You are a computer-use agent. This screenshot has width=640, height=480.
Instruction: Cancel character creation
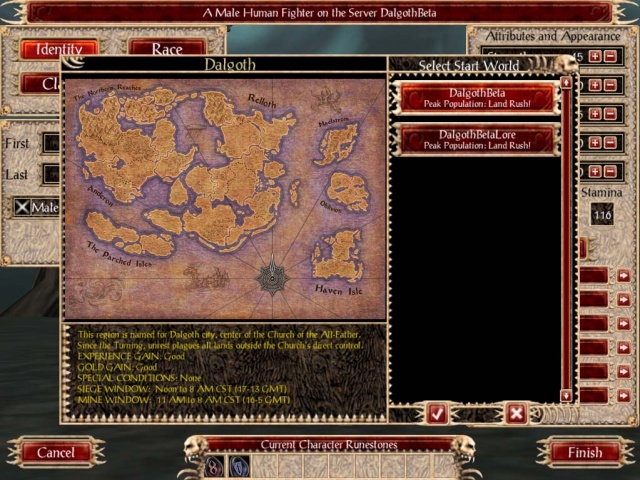pos(56,452)
